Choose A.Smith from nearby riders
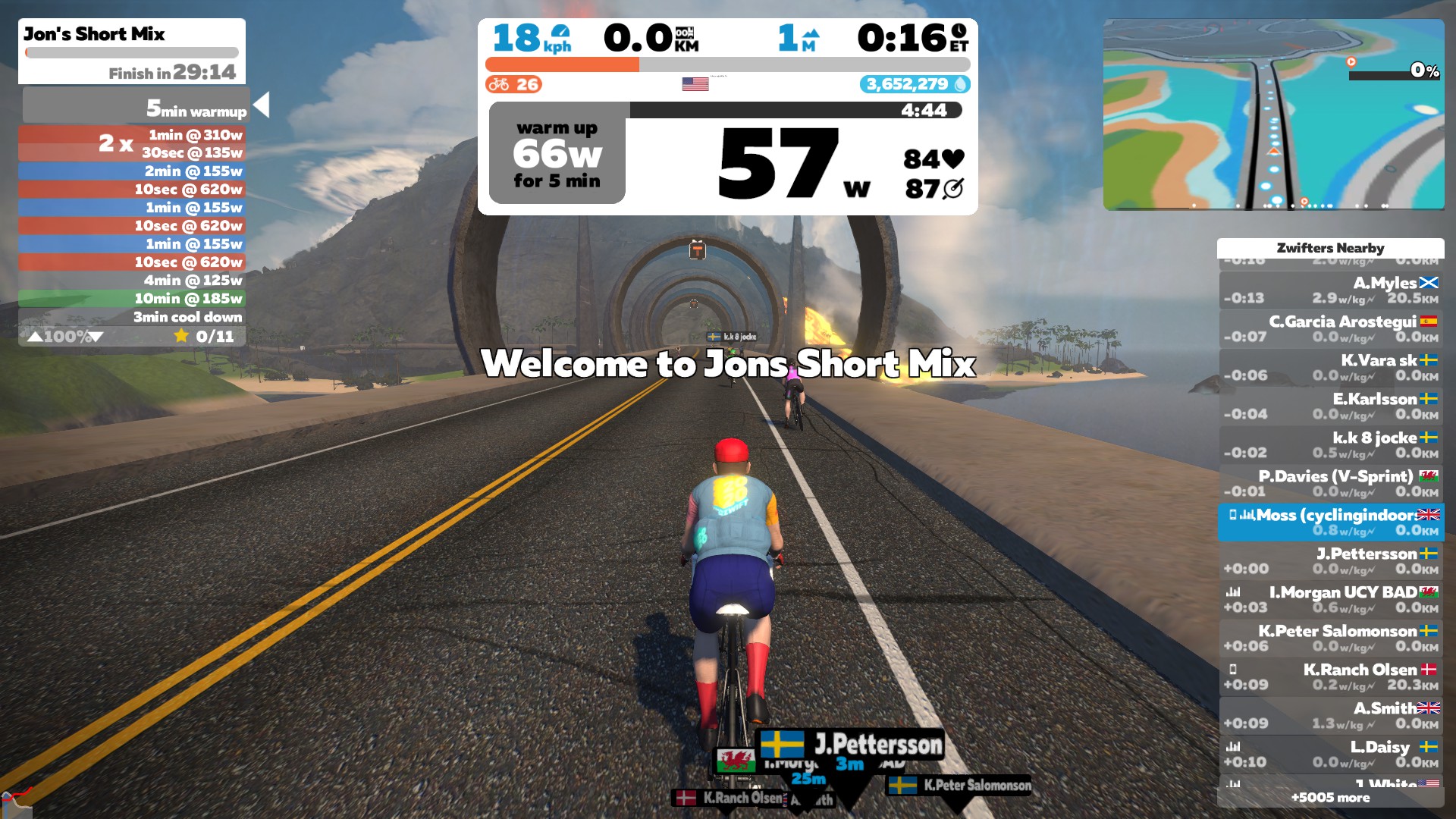Image resolution: width=1456 pixels, height=819 pixels. tap(1331, 716)
